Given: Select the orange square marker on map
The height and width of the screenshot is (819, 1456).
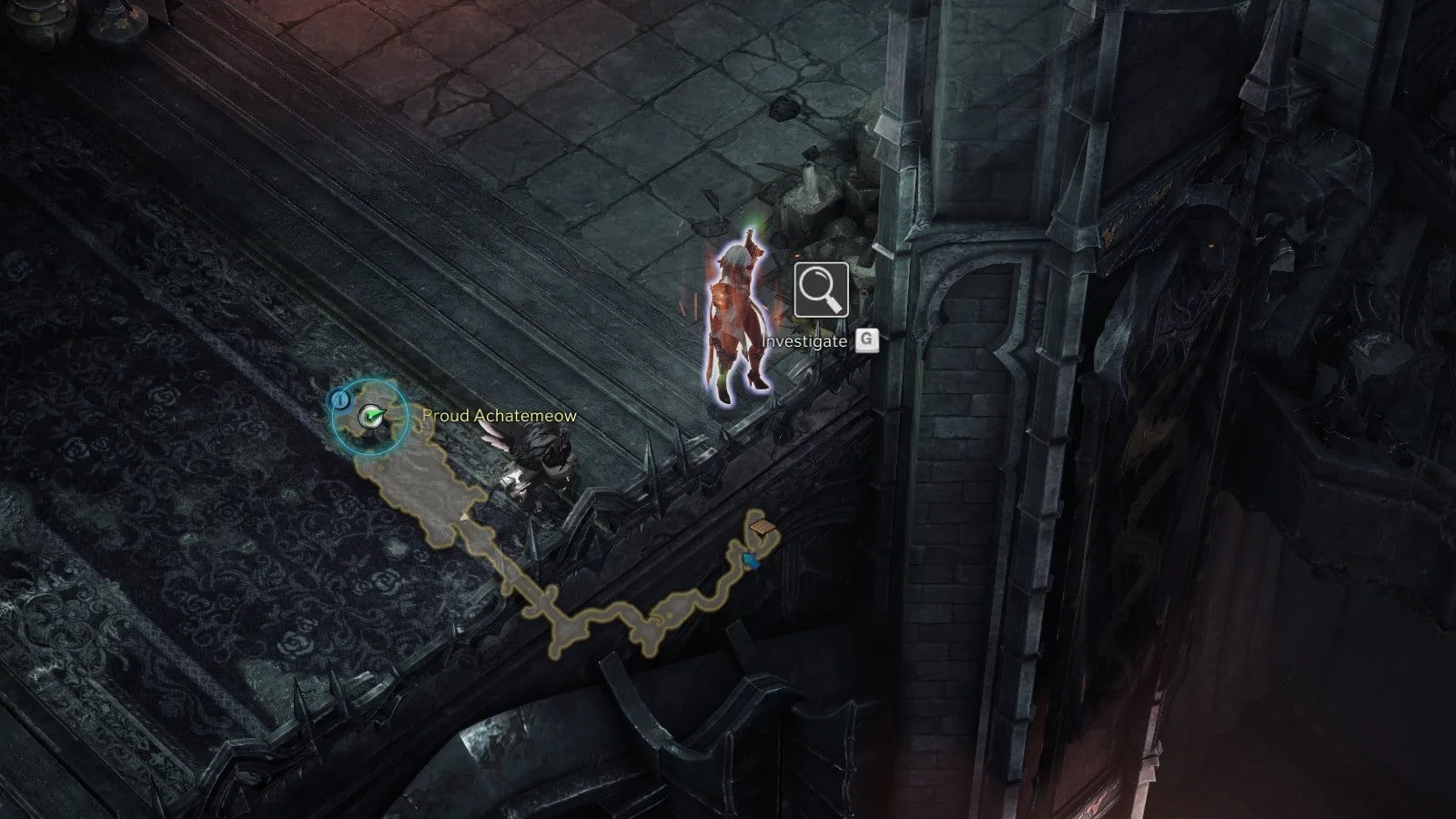Looking at the screenshot, I should pyautogui.click(x=762, y=526).
